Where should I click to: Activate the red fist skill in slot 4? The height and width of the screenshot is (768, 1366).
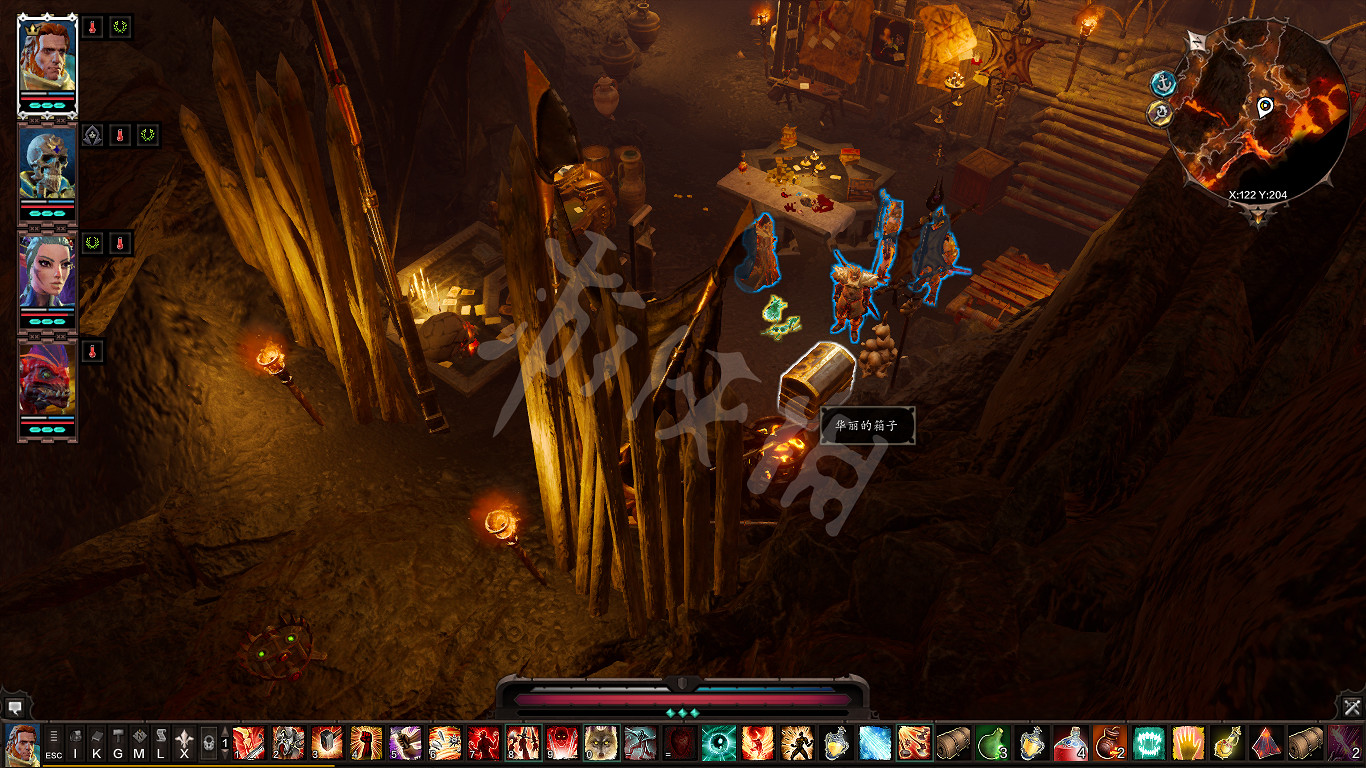click(x=366, y=743)
